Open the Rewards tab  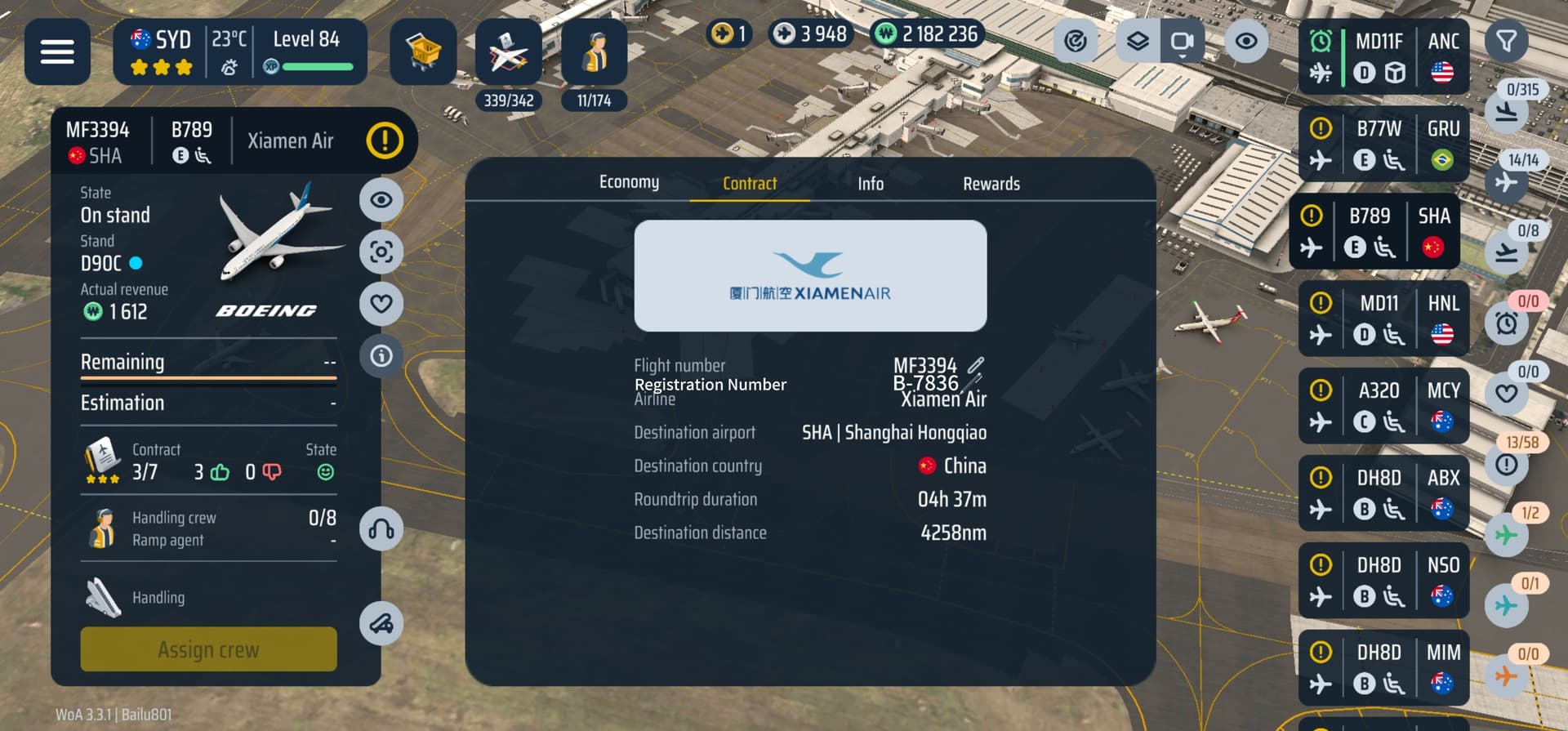[x=991, y=184]
